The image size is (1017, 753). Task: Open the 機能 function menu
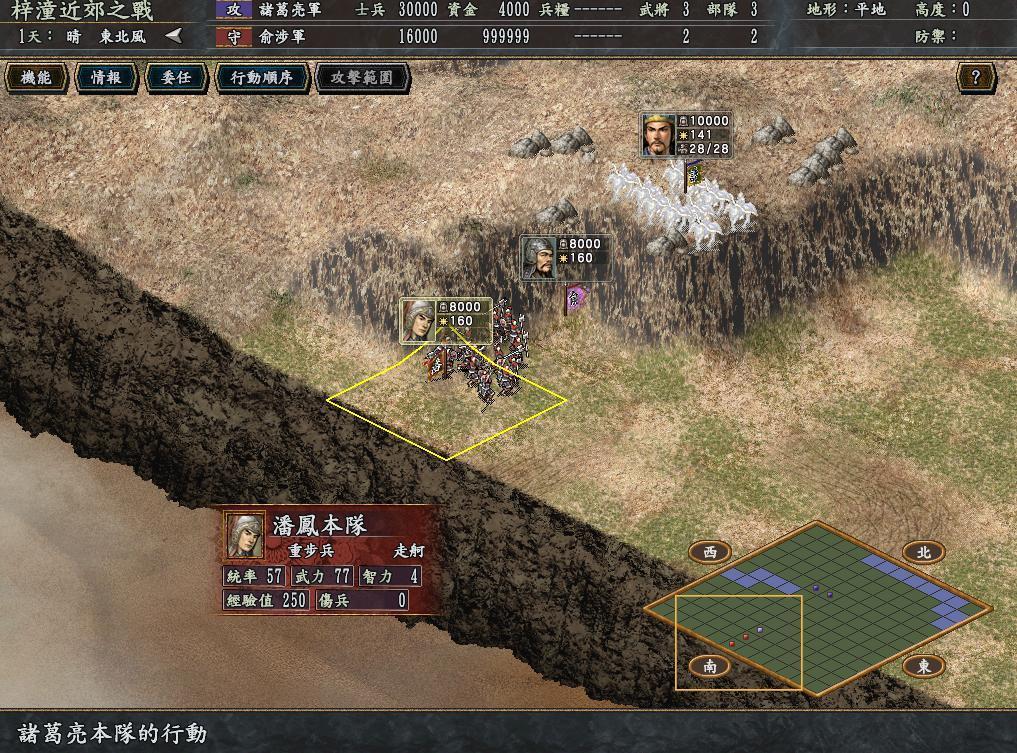click(x=37, y=77)
